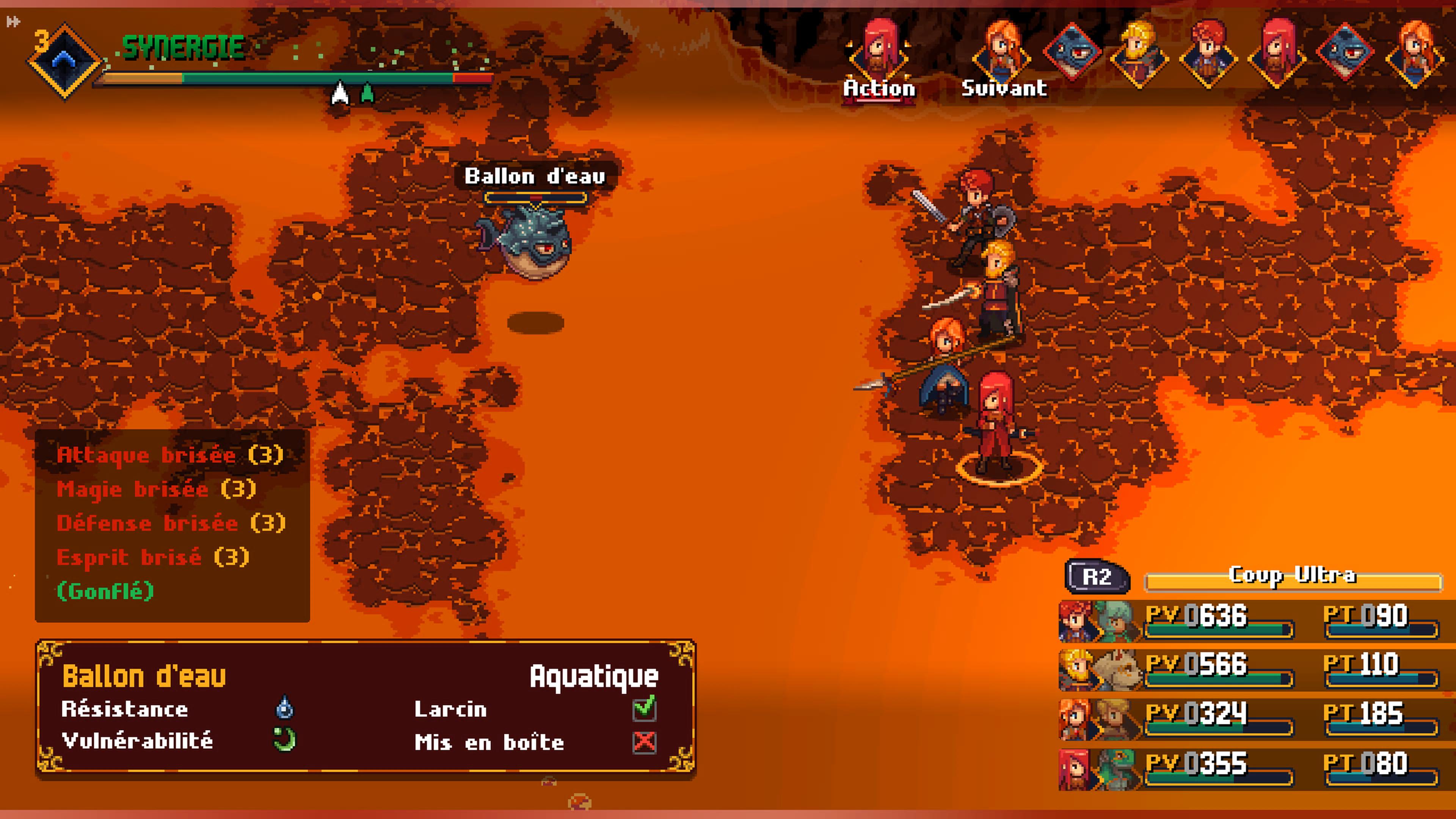Choose the Défense brisée status entry
Viewport: 1456px width, 819px height.
171,523
